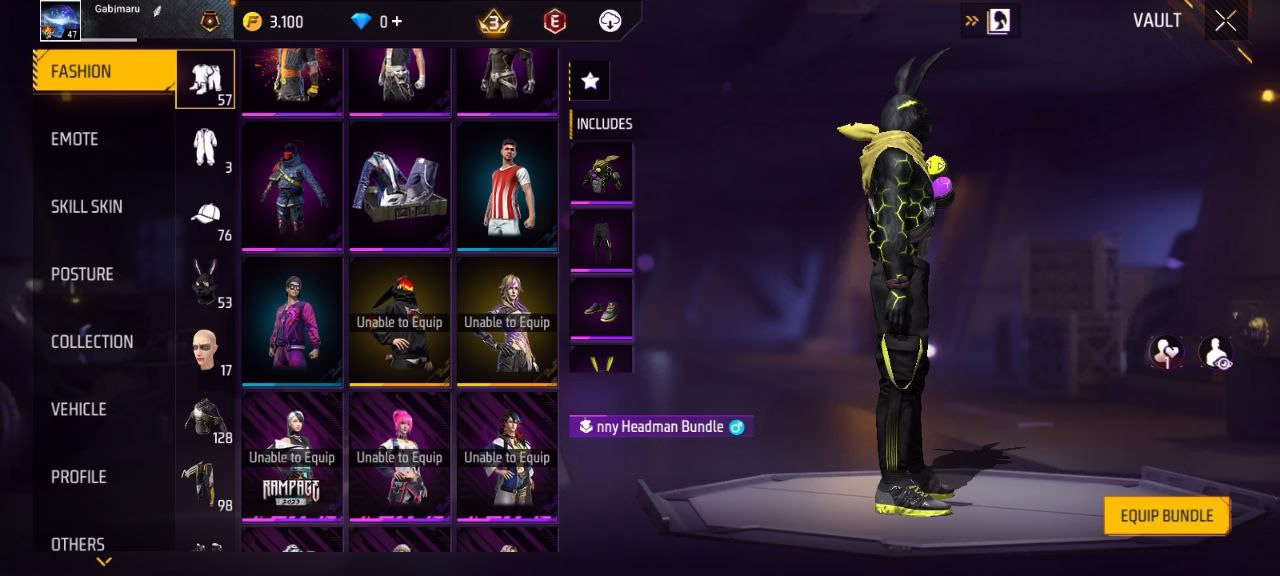Go to the Profile category

[x=79, y=477]
